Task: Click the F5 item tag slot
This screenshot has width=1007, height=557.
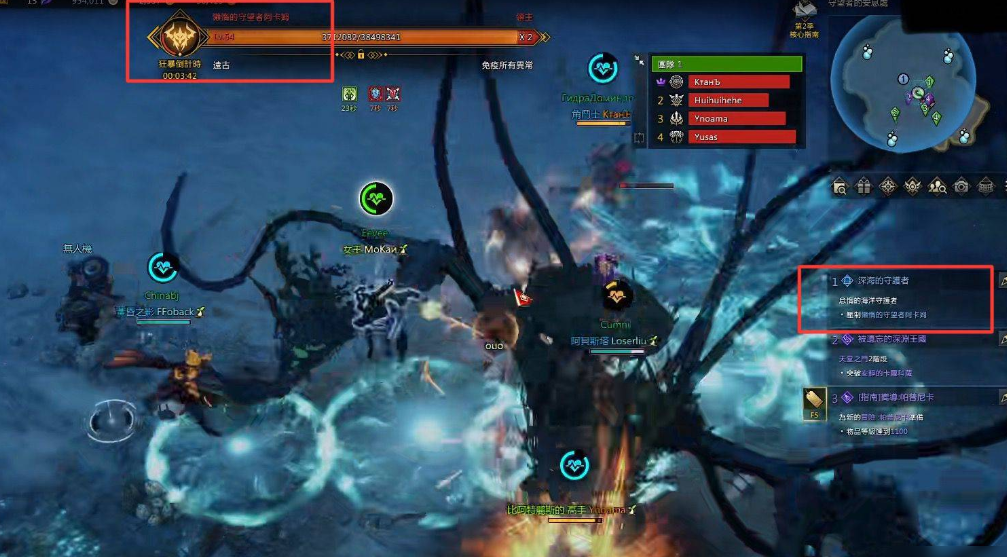Action: click(814, 404)
